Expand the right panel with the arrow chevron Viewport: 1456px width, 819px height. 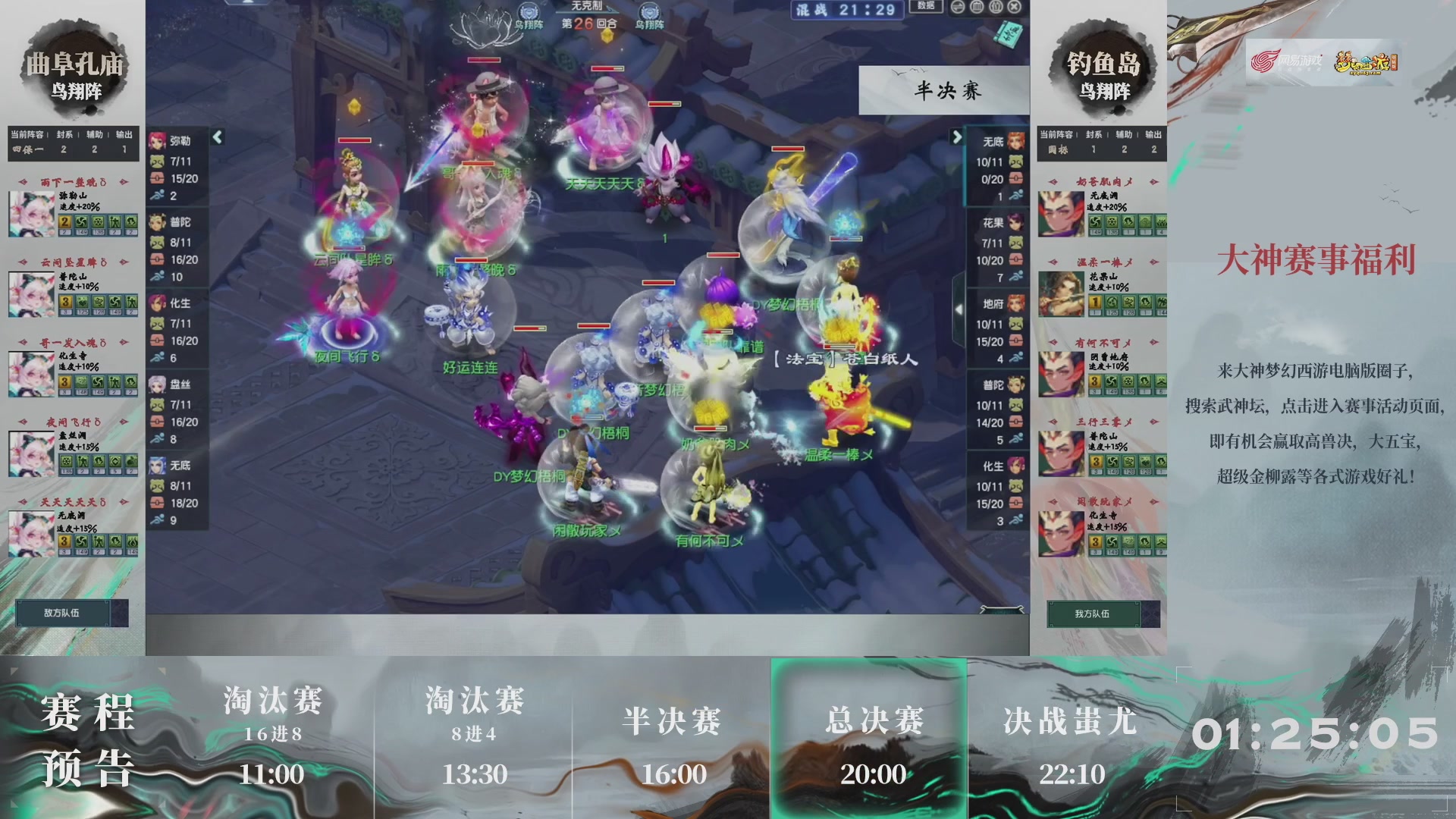click(959, 139)
